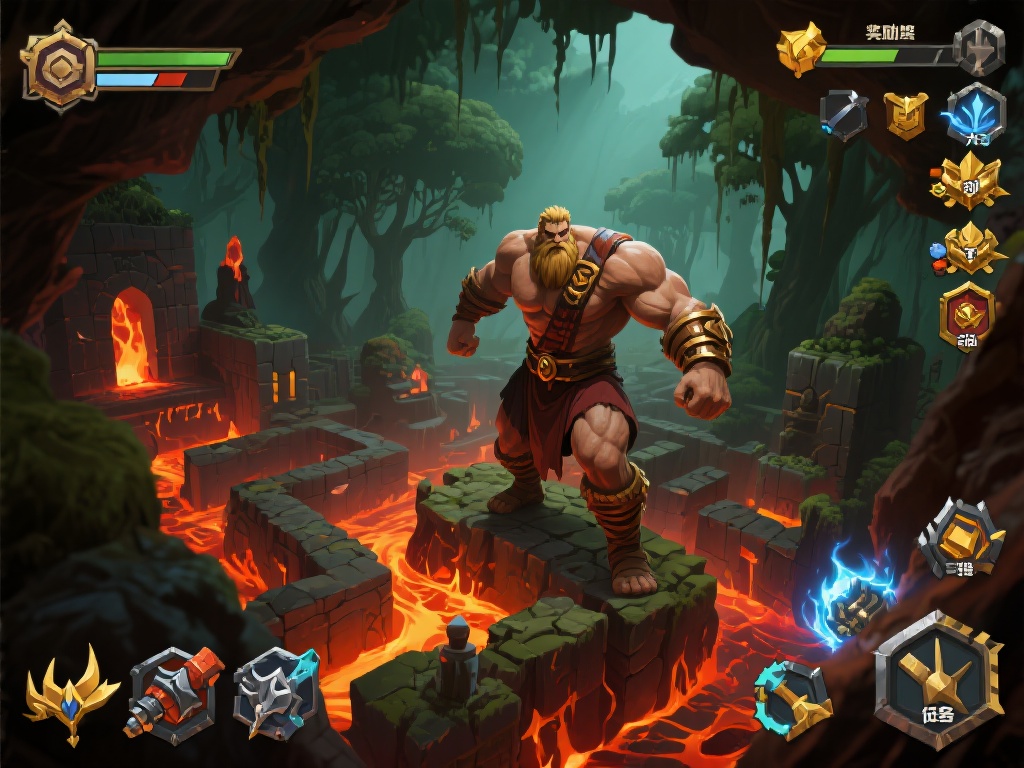Use the cyan-rimmed golden hammer skill
This screenshot has height=768, width=1024.
793,699
